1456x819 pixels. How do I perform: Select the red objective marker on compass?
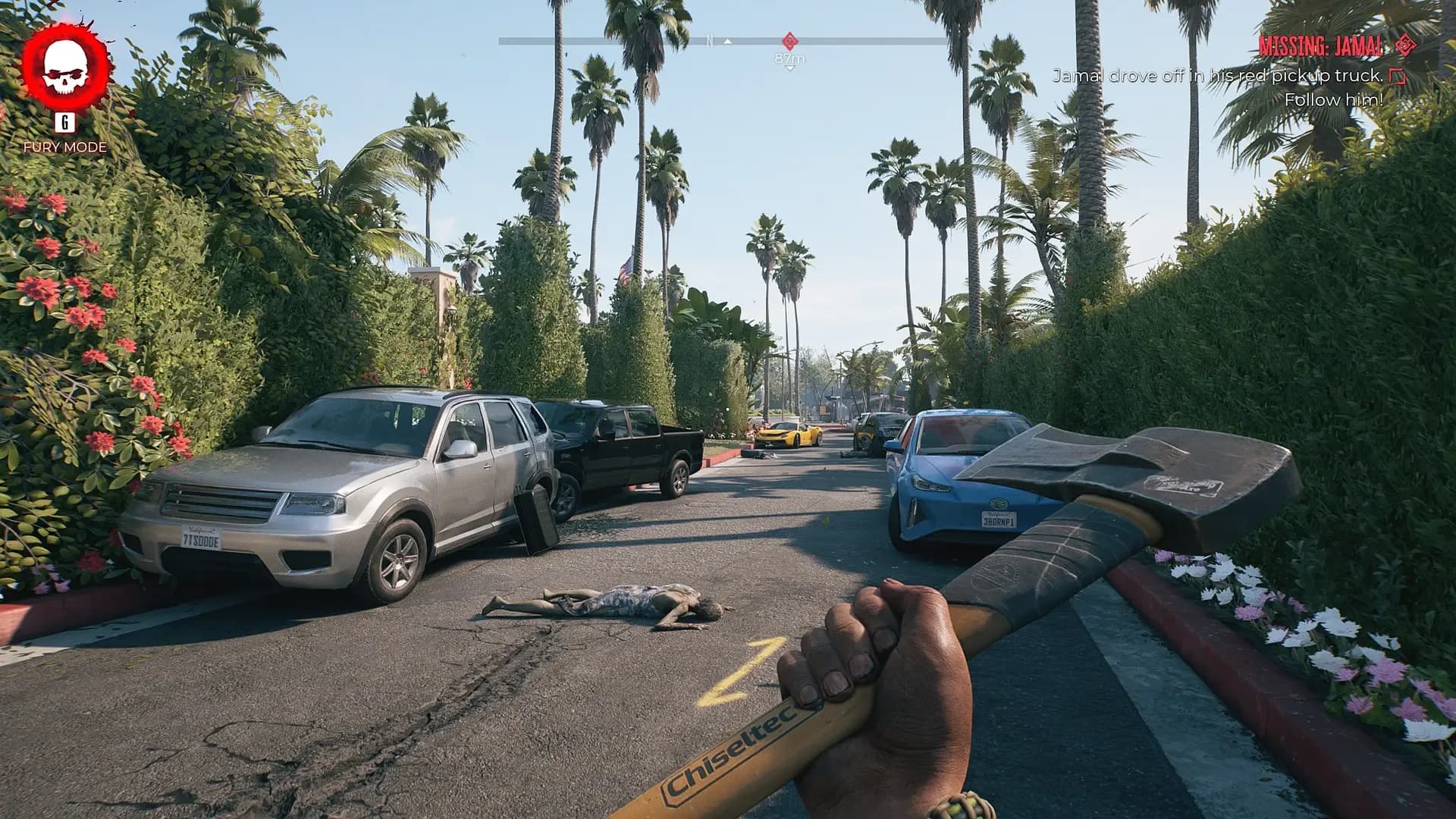pyautogui.click(x=789, y=40)
